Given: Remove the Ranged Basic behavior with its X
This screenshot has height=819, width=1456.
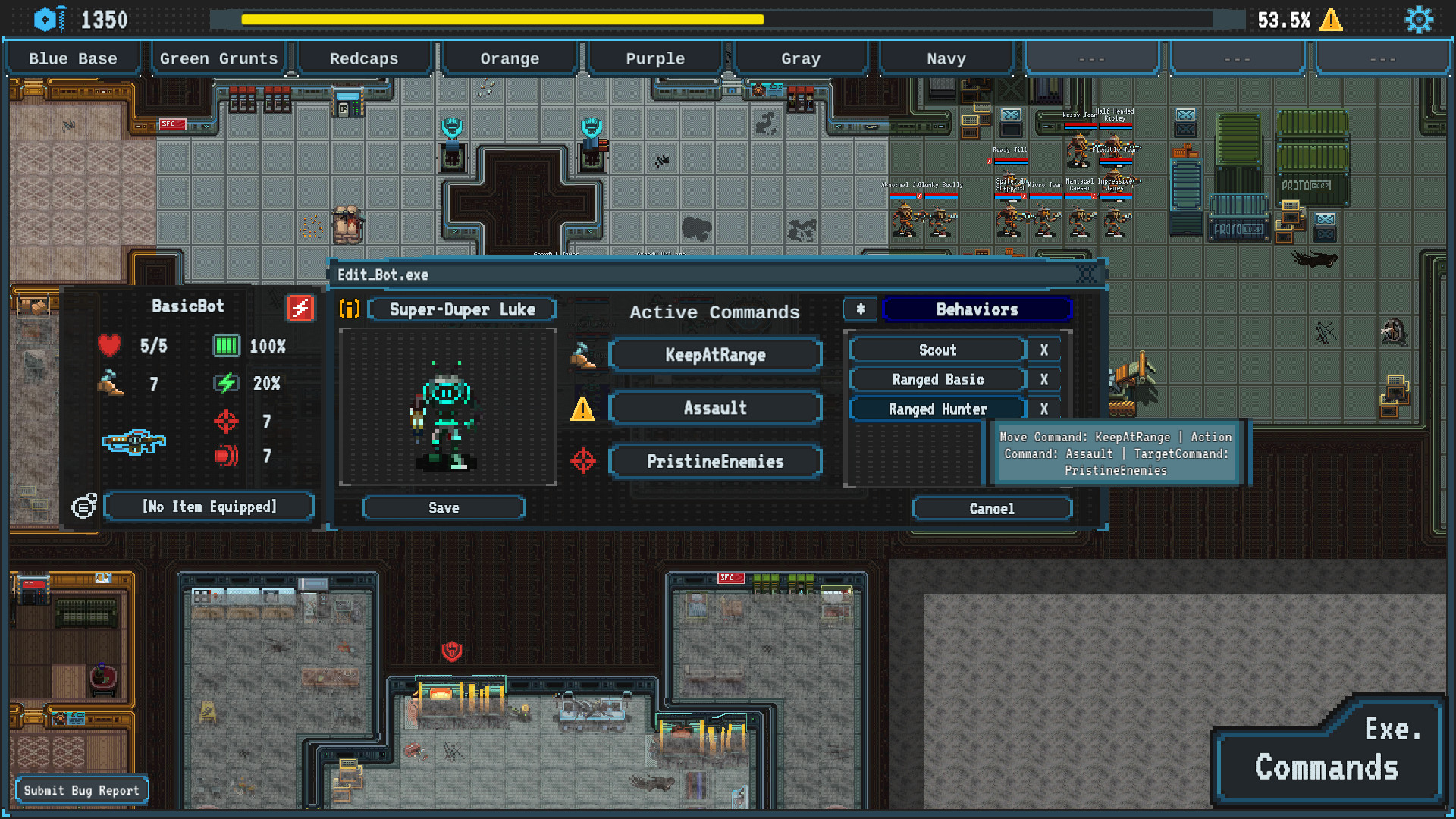Looking at the screenshot, I should 1044,379.
